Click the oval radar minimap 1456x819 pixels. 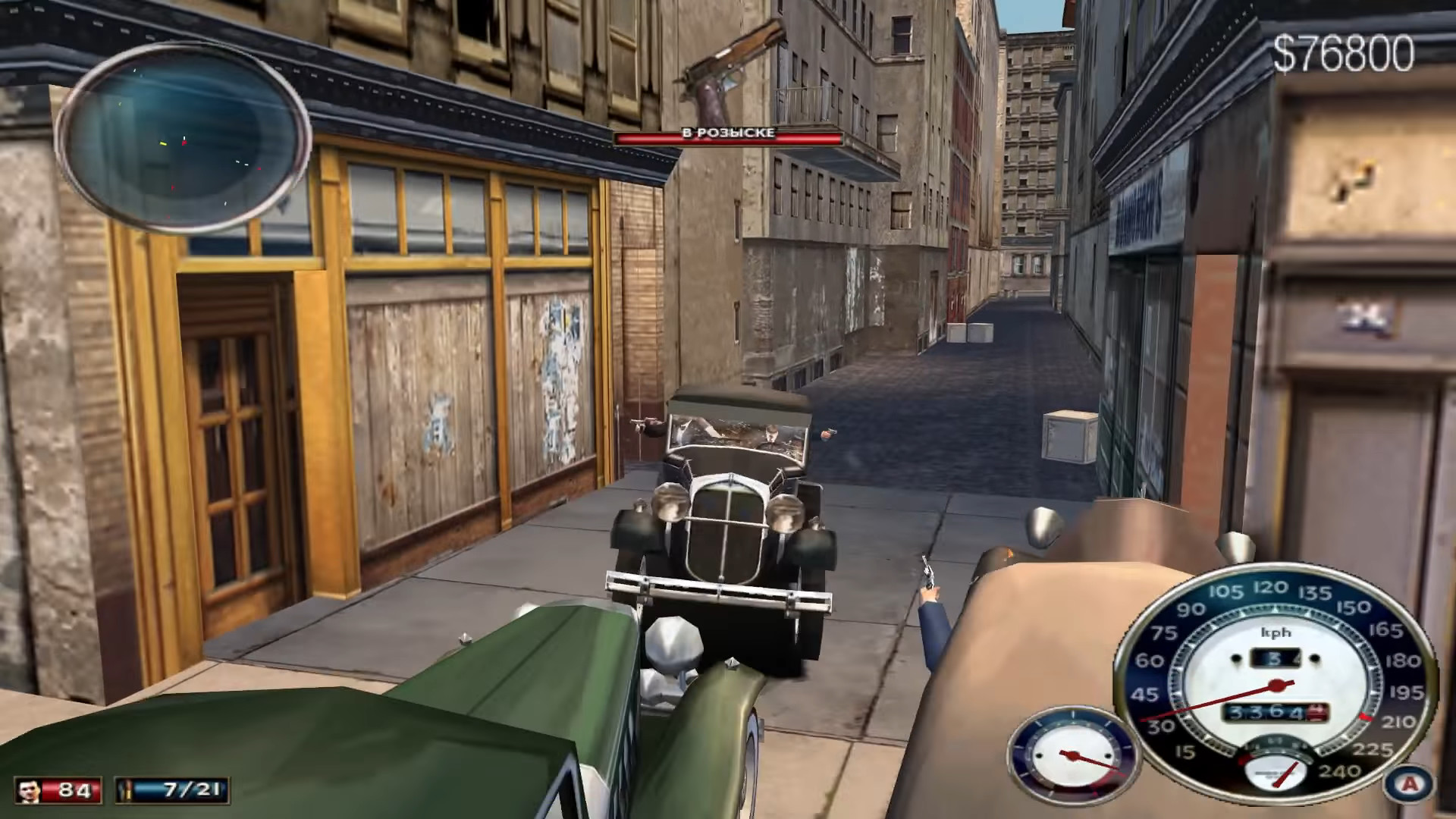coord(182,138)
